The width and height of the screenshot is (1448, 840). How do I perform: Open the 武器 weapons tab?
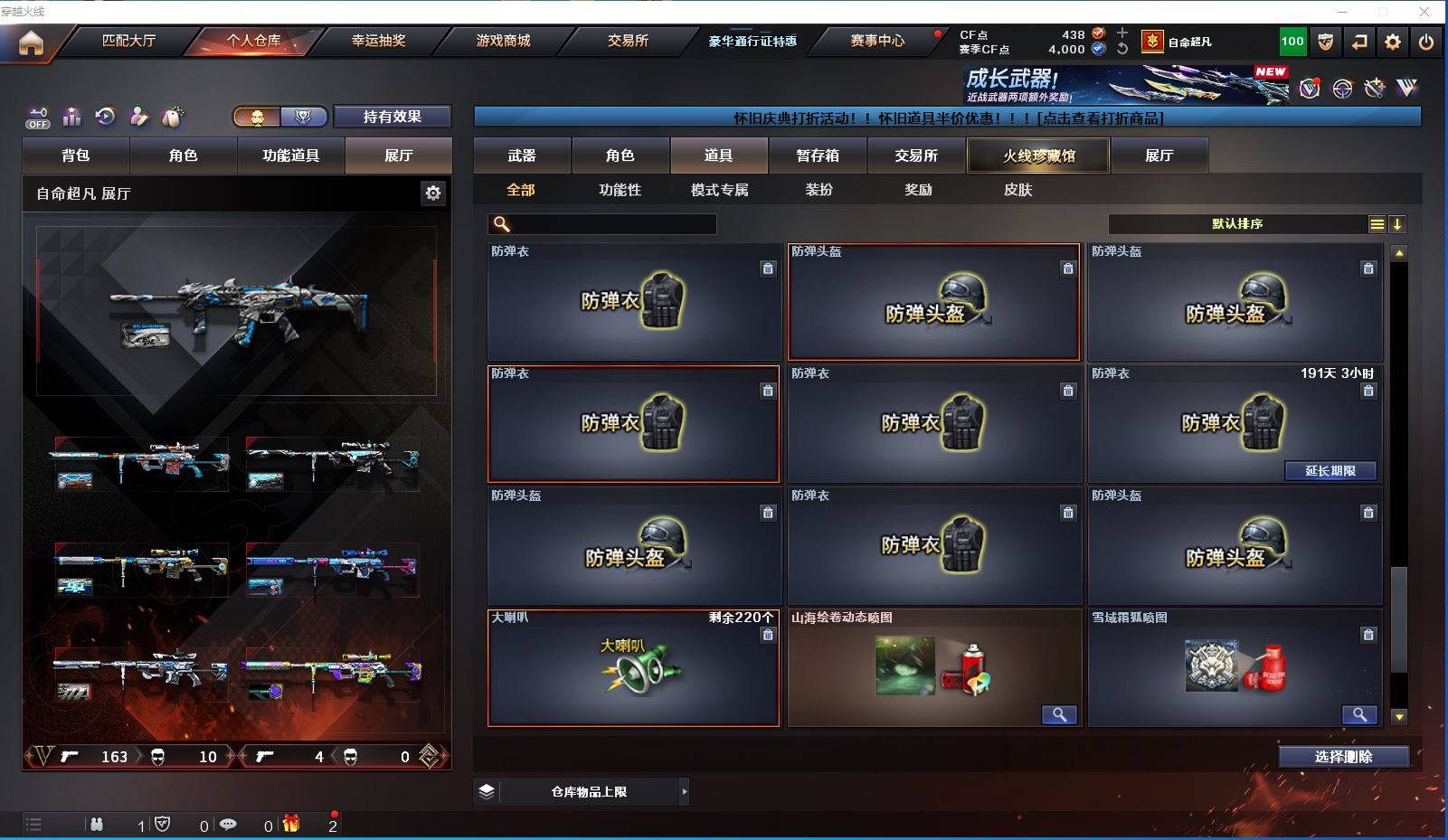click(522, 156)
